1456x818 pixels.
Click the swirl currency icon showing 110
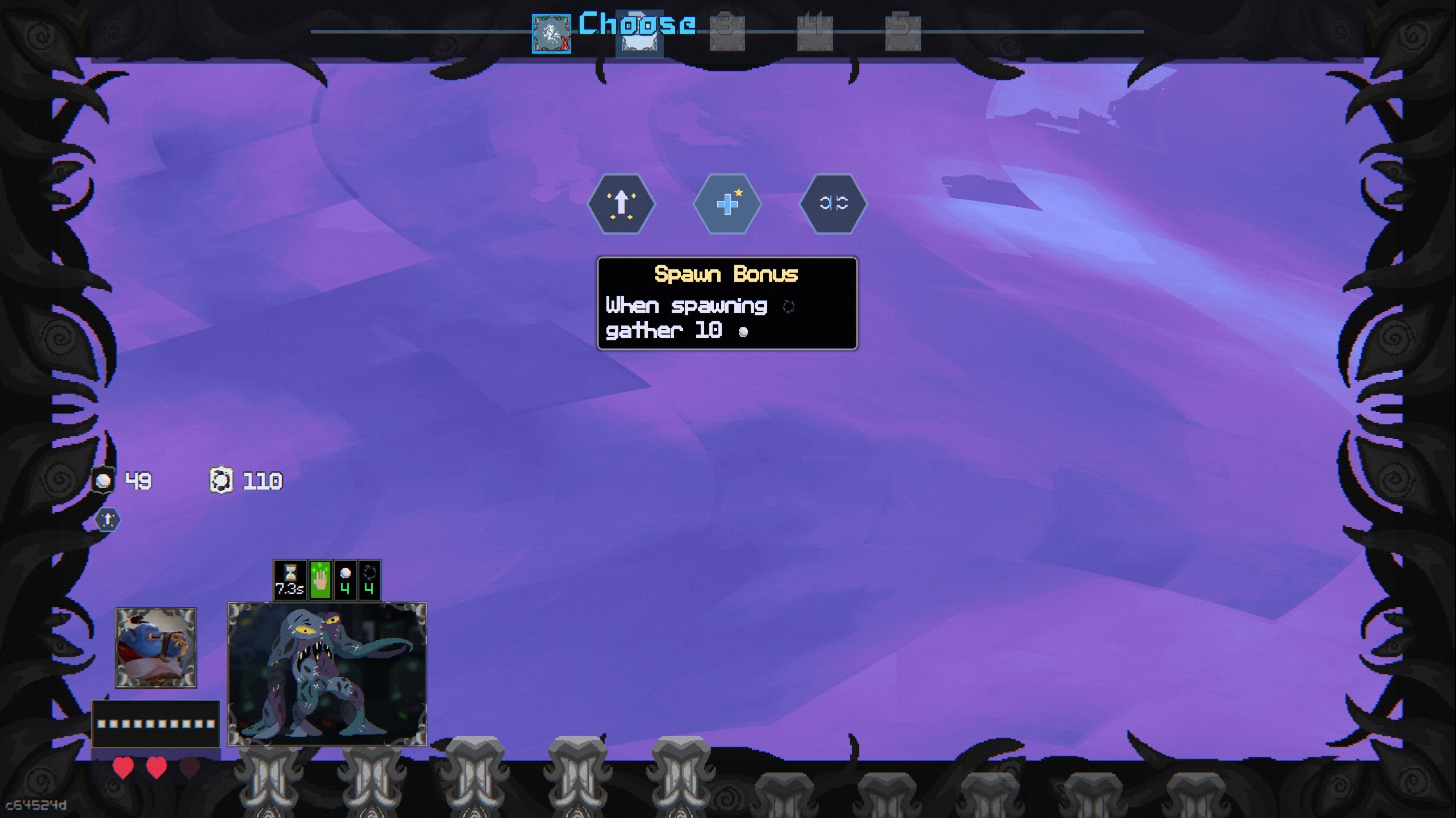[x=222, y=480]
